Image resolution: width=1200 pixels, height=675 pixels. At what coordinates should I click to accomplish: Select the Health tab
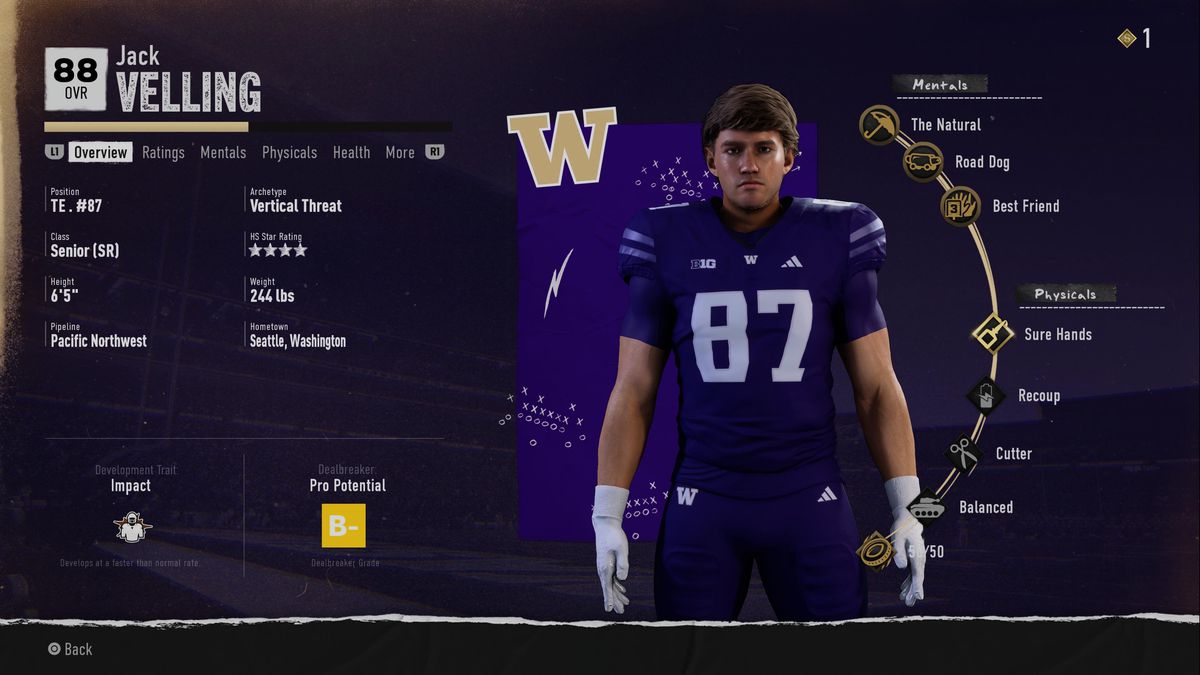[x=351, y=152]
